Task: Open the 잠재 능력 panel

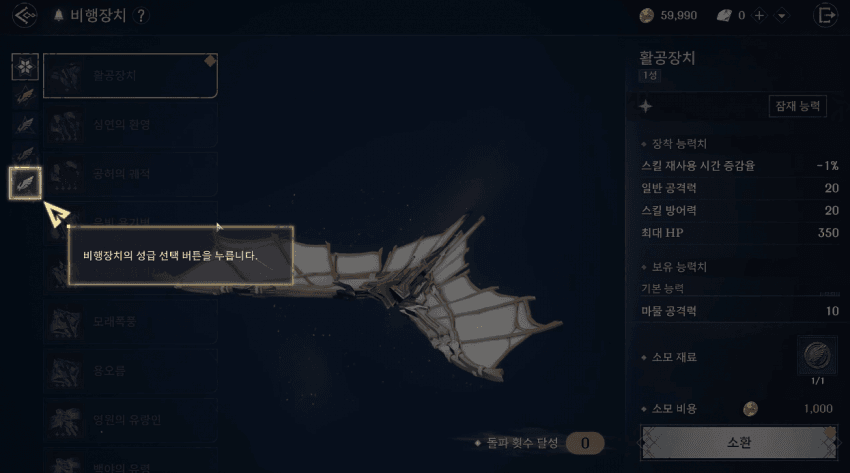Action: (x=797, y=105)
